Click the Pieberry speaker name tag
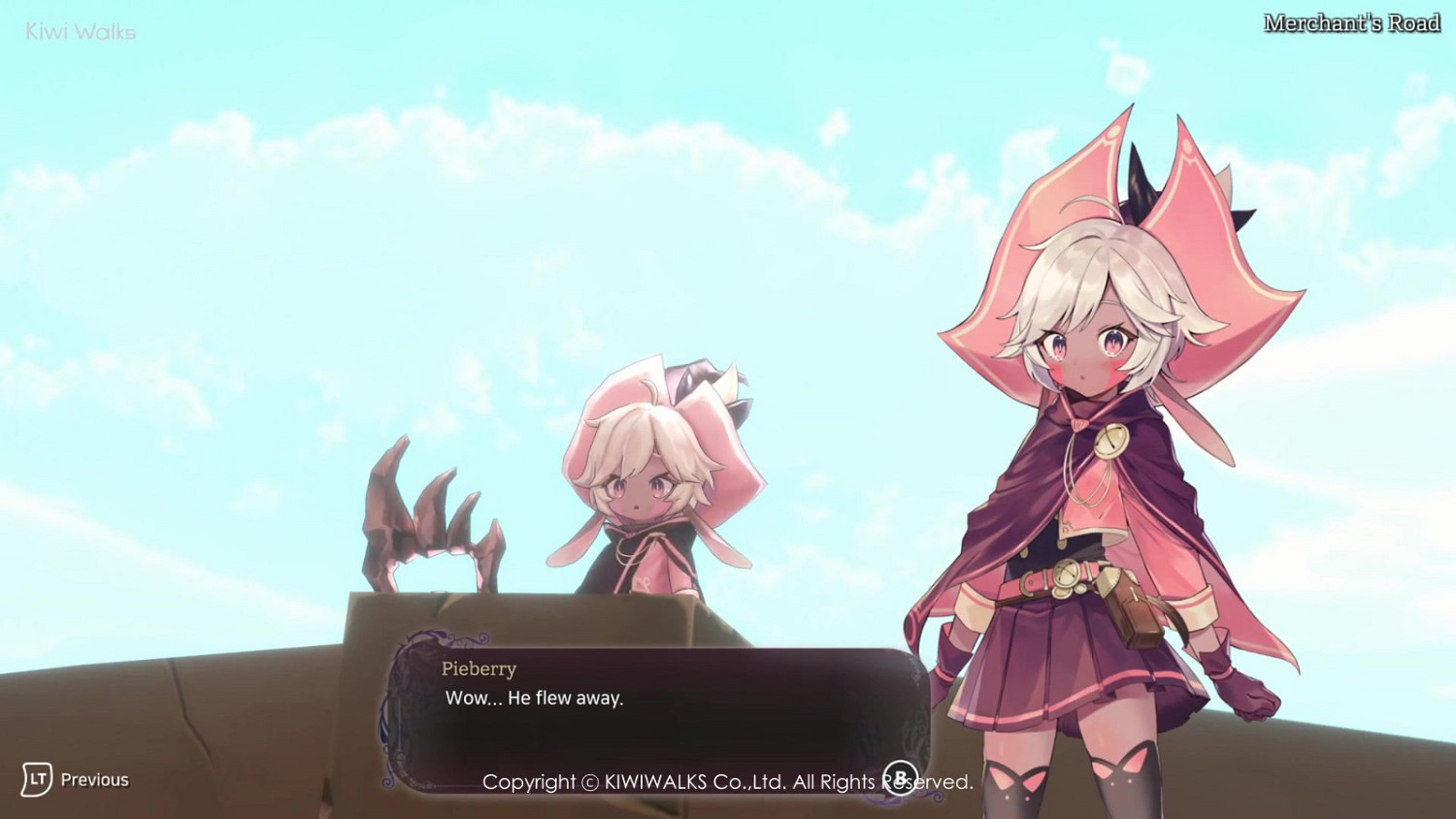The image size is (1456, 819). (480, 669)
